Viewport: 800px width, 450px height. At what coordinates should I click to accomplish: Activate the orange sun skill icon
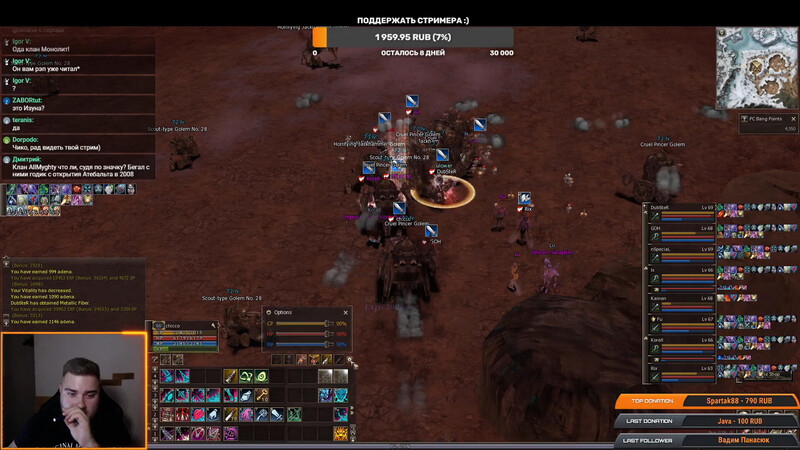tap(340, 433)
